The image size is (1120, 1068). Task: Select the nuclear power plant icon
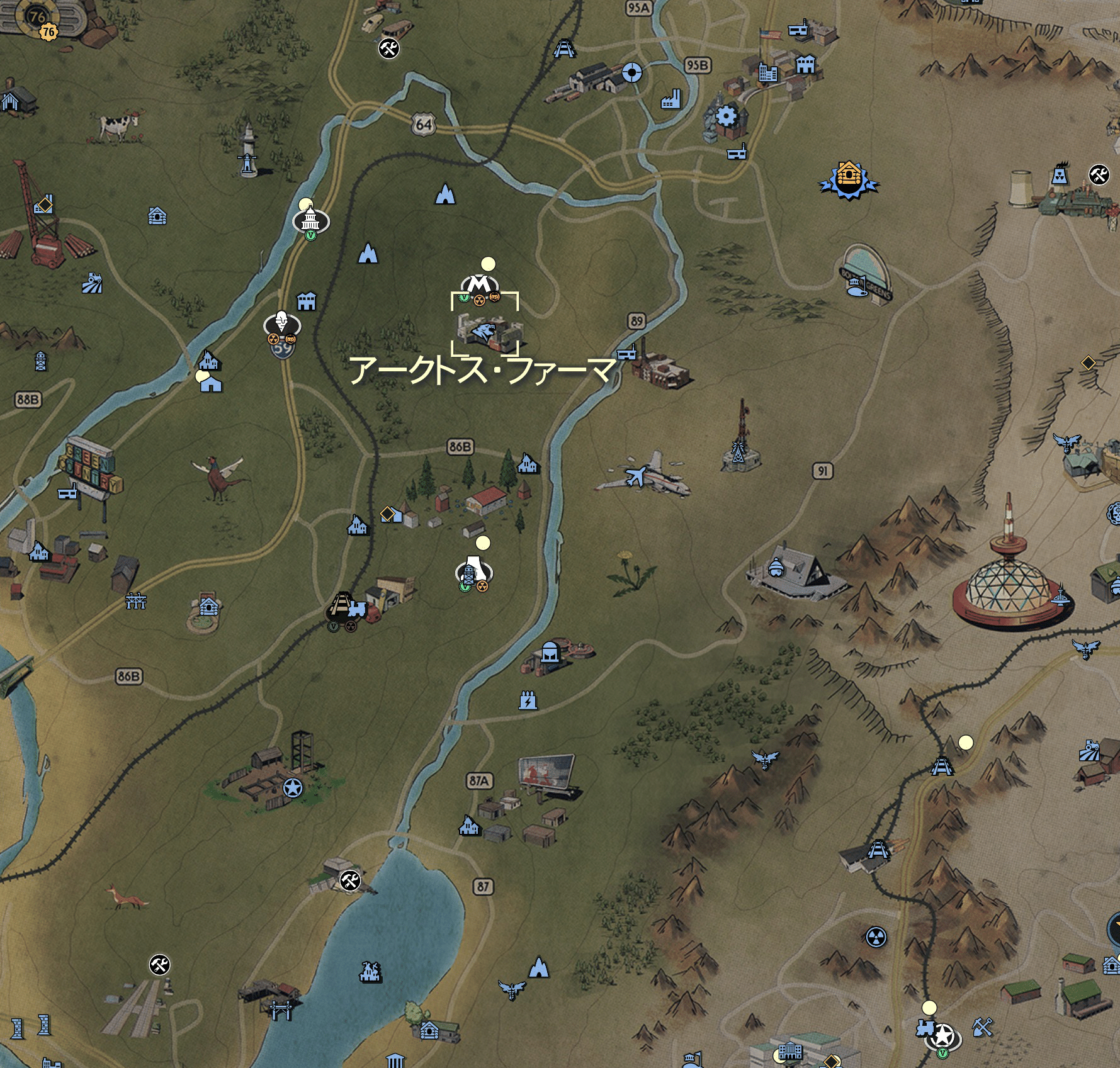point(1060,174)
